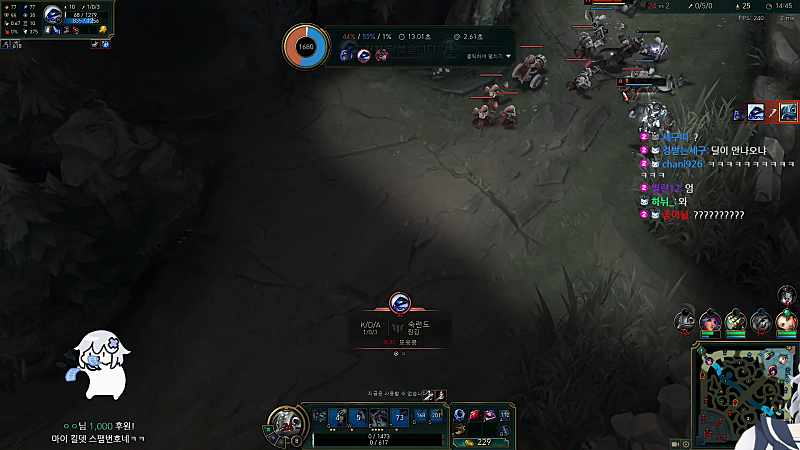The width and height of the screenshot is (800, 450).
Task: Use the F summoner spell
Action: coord(437,416)
